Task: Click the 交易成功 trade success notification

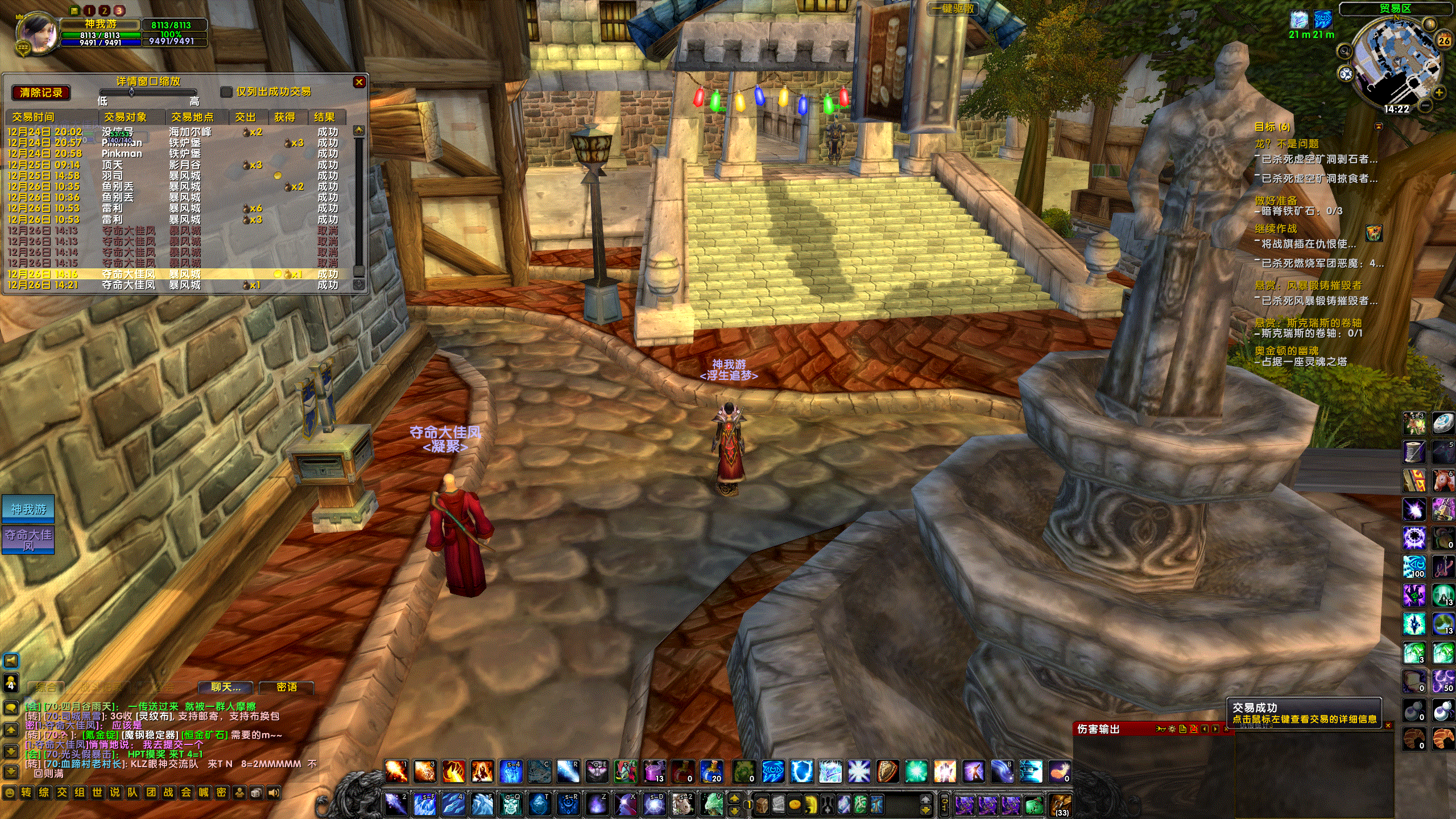Action: [1304, 713]
